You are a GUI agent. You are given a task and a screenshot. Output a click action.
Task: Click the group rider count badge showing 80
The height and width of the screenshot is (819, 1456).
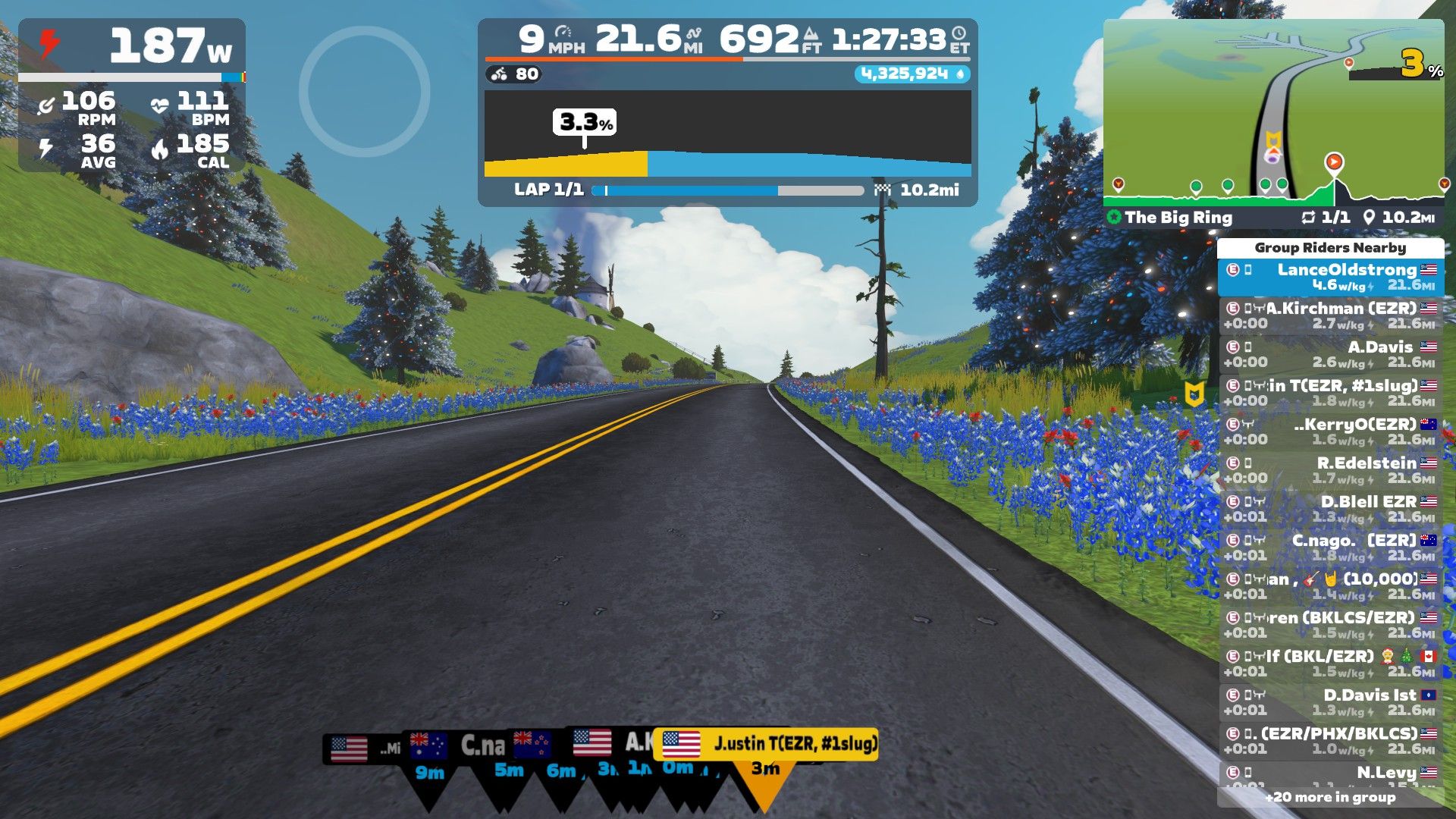point(516,74)
